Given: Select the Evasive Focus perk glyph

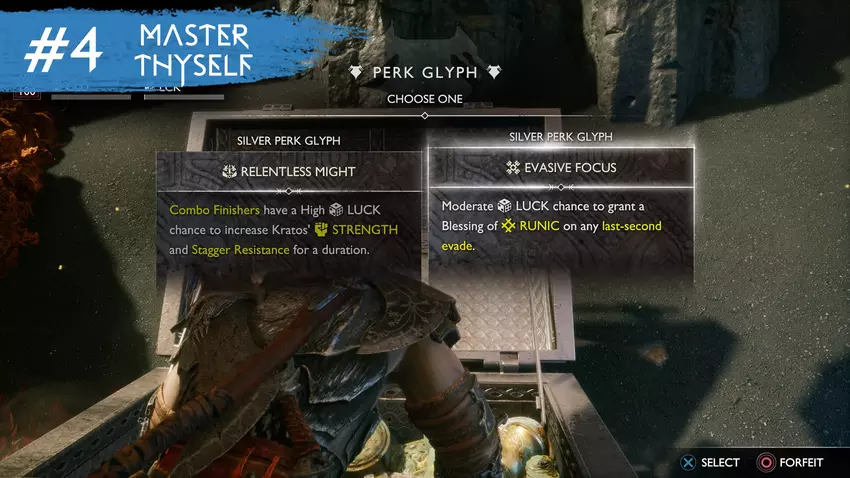Looking at the screenshot, I should tap(560, 168).
